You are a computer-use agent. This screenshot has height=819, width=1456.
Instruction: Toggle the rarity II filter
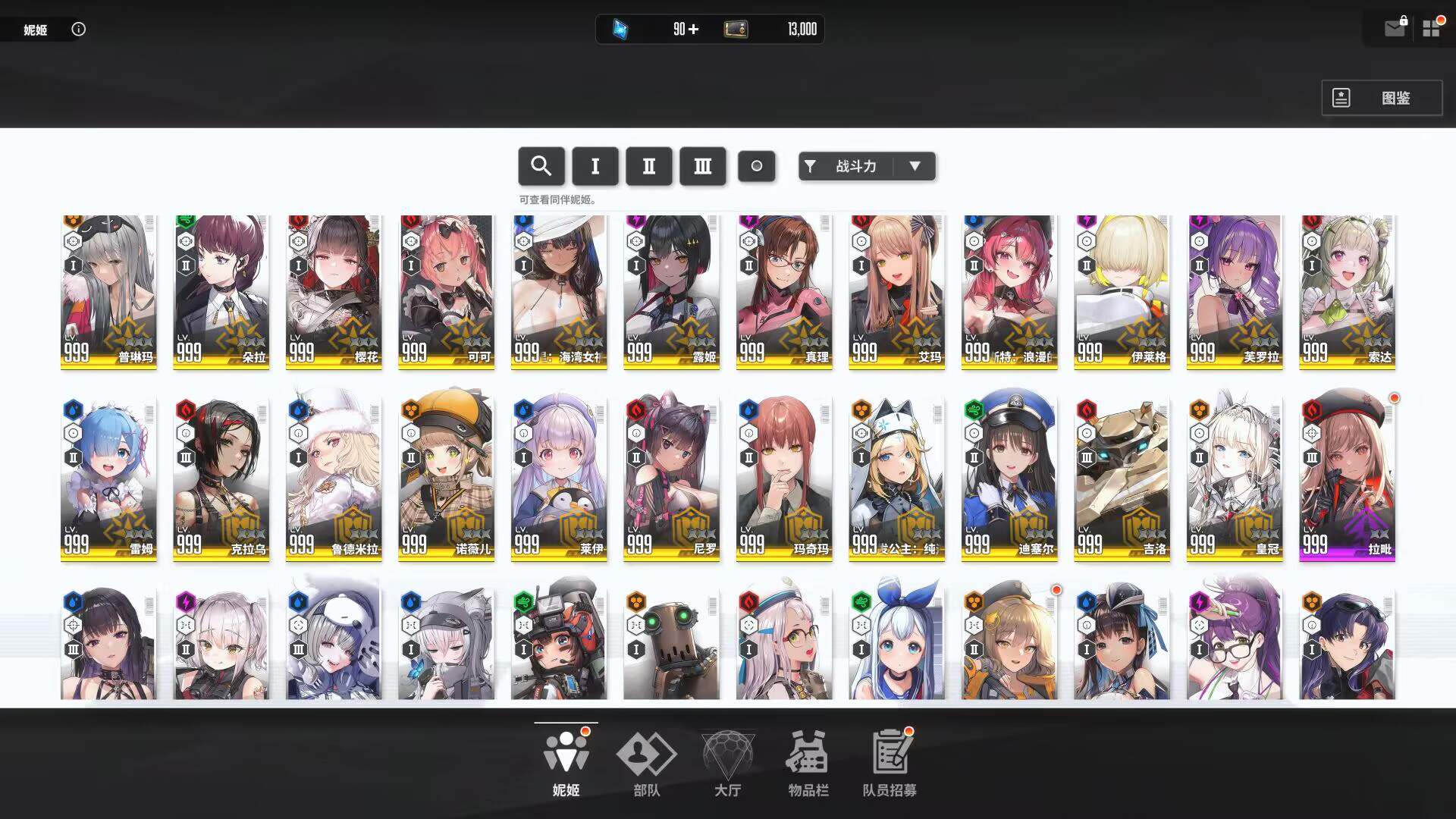click(x=648, y=166)
